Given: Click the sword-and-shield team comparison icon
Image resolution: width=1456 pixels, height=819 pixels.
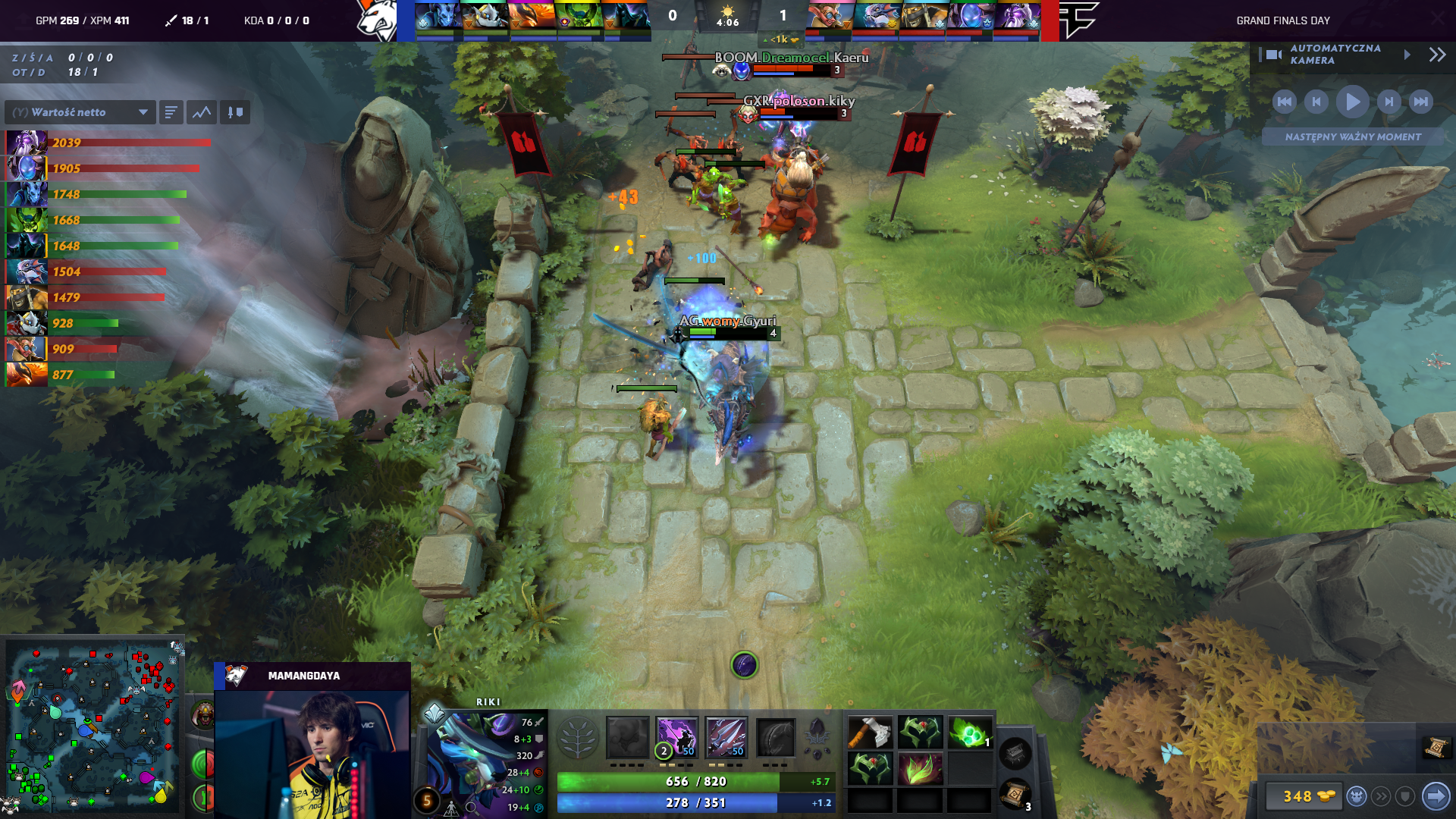Looking at the screenshot, I should (235, 111).
